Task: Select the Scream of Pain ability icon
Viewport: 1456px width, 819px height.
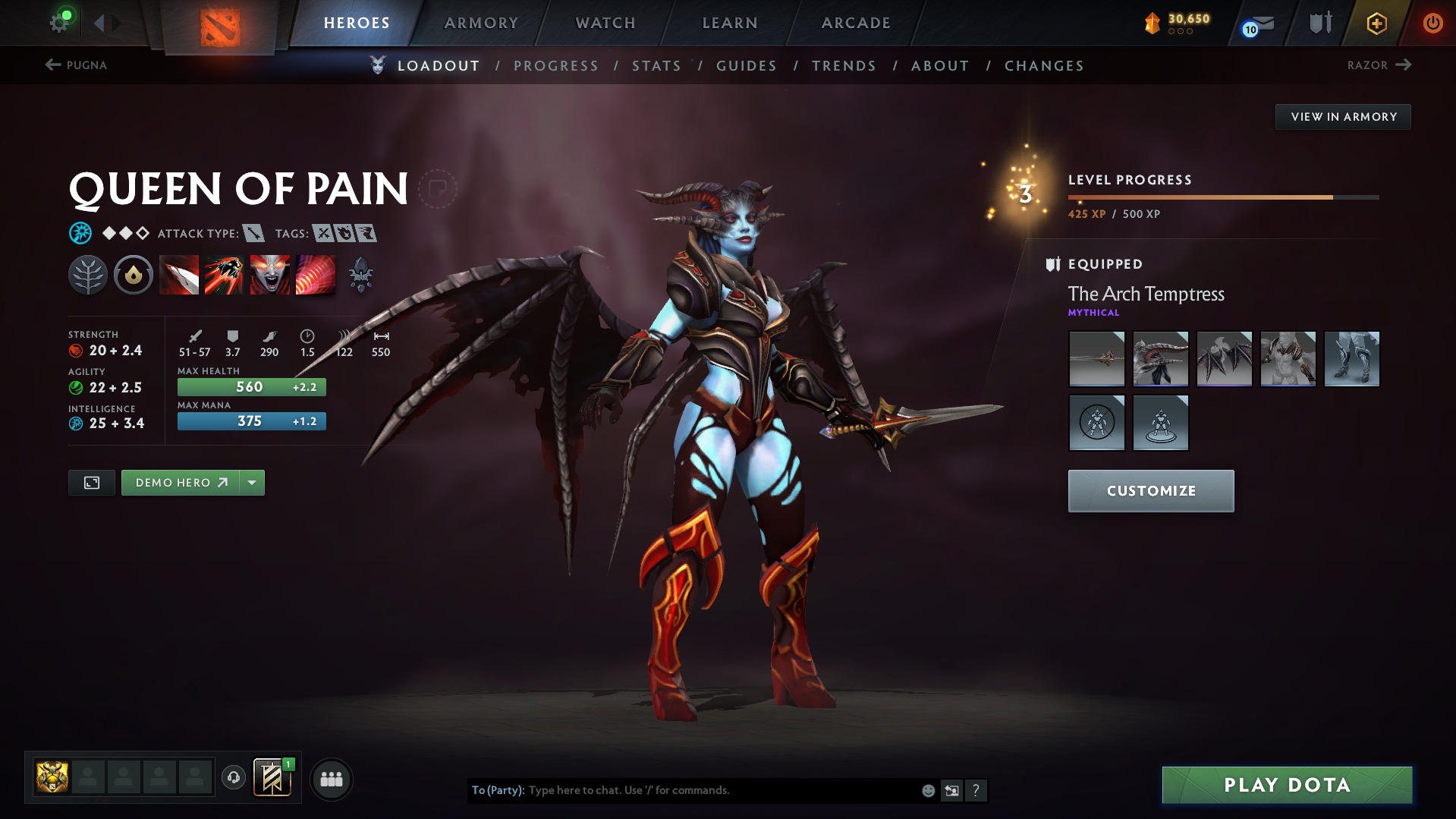Action: point(270,275)
